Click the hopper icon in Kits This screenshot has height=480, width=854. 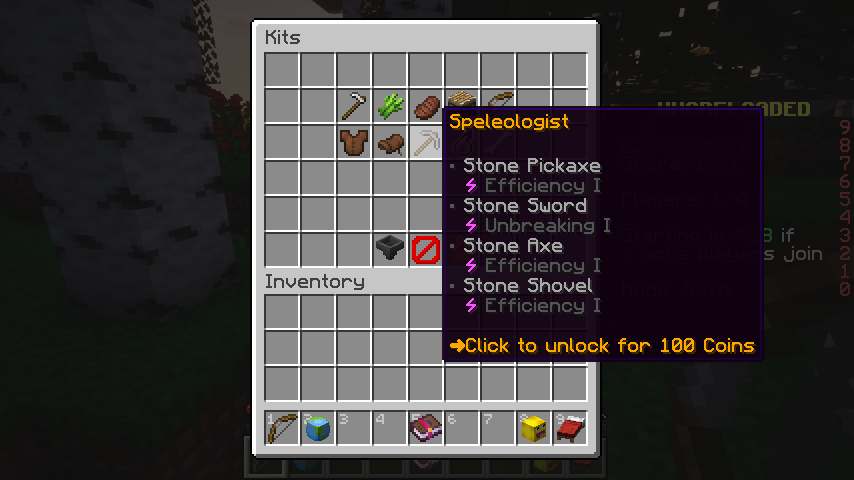[390, 249]
